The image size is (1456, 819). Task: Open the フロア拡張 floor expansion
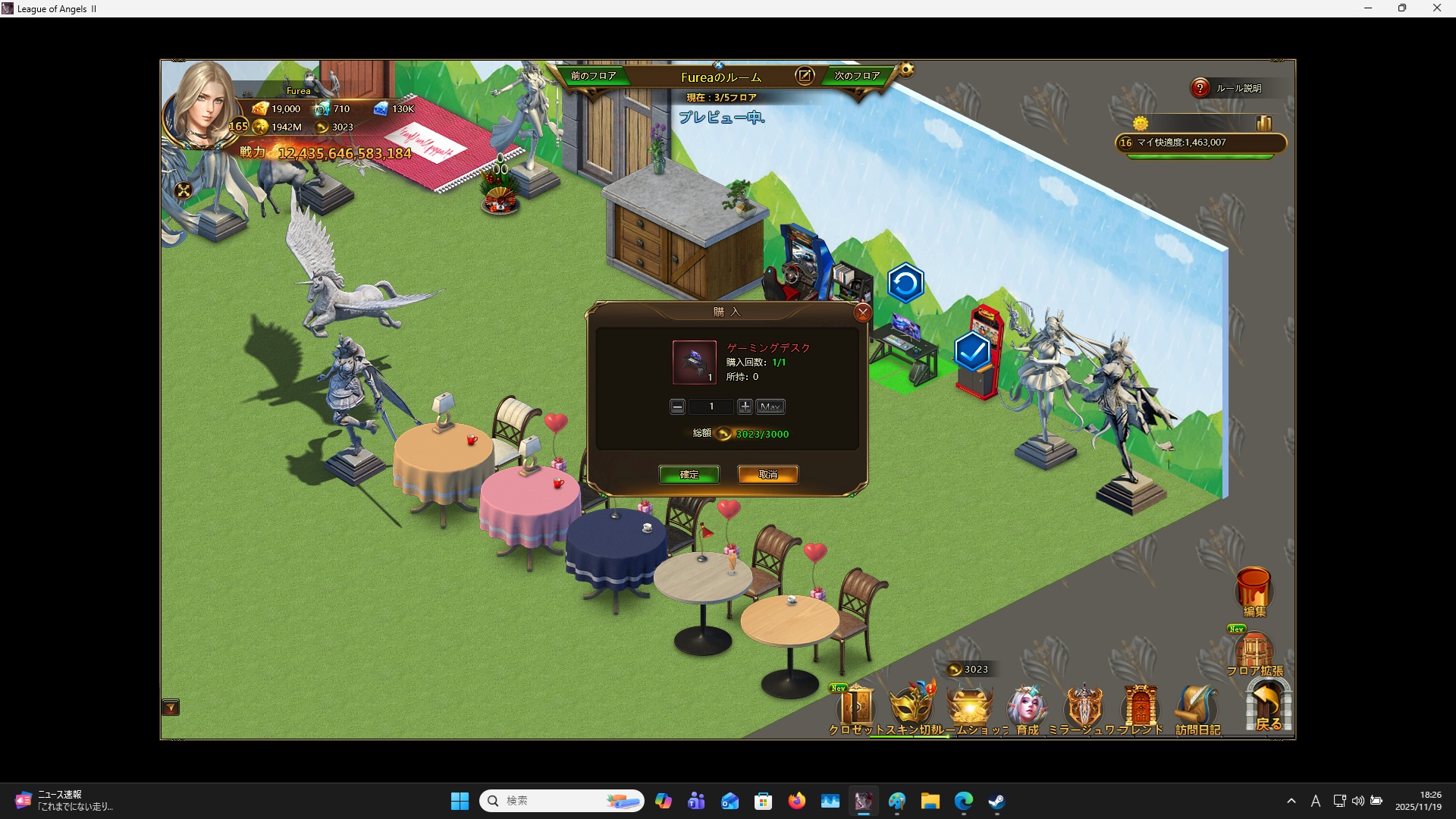[1254, 652]
